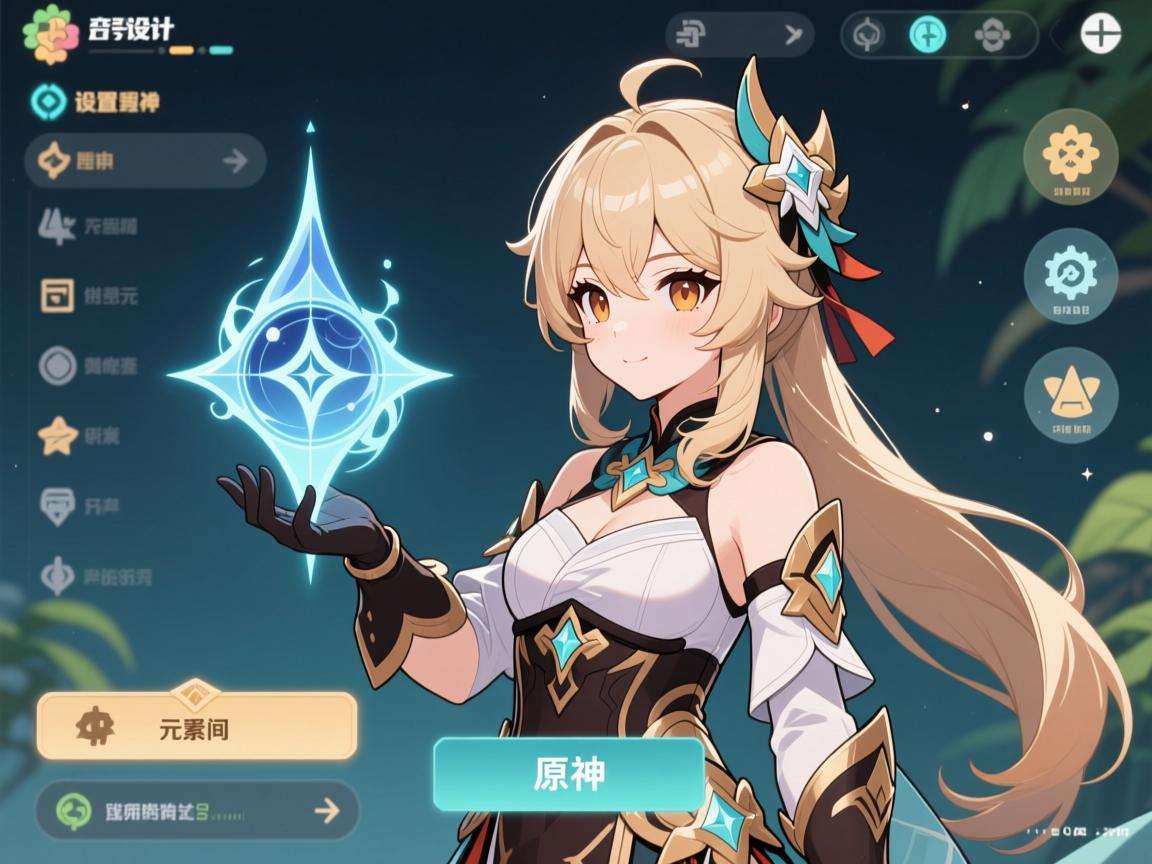Open the gear settings round button
The height and width of the screenshot is (864, 1152).
tap(1071, 274)
